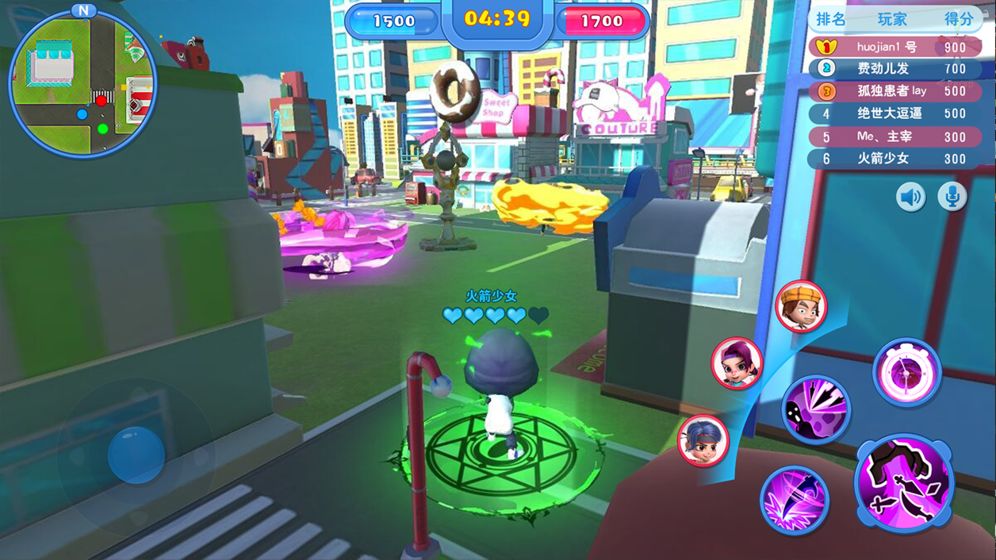
Task: Select 费劲儿发 row in the ranking list
Action: pos(893,69)
